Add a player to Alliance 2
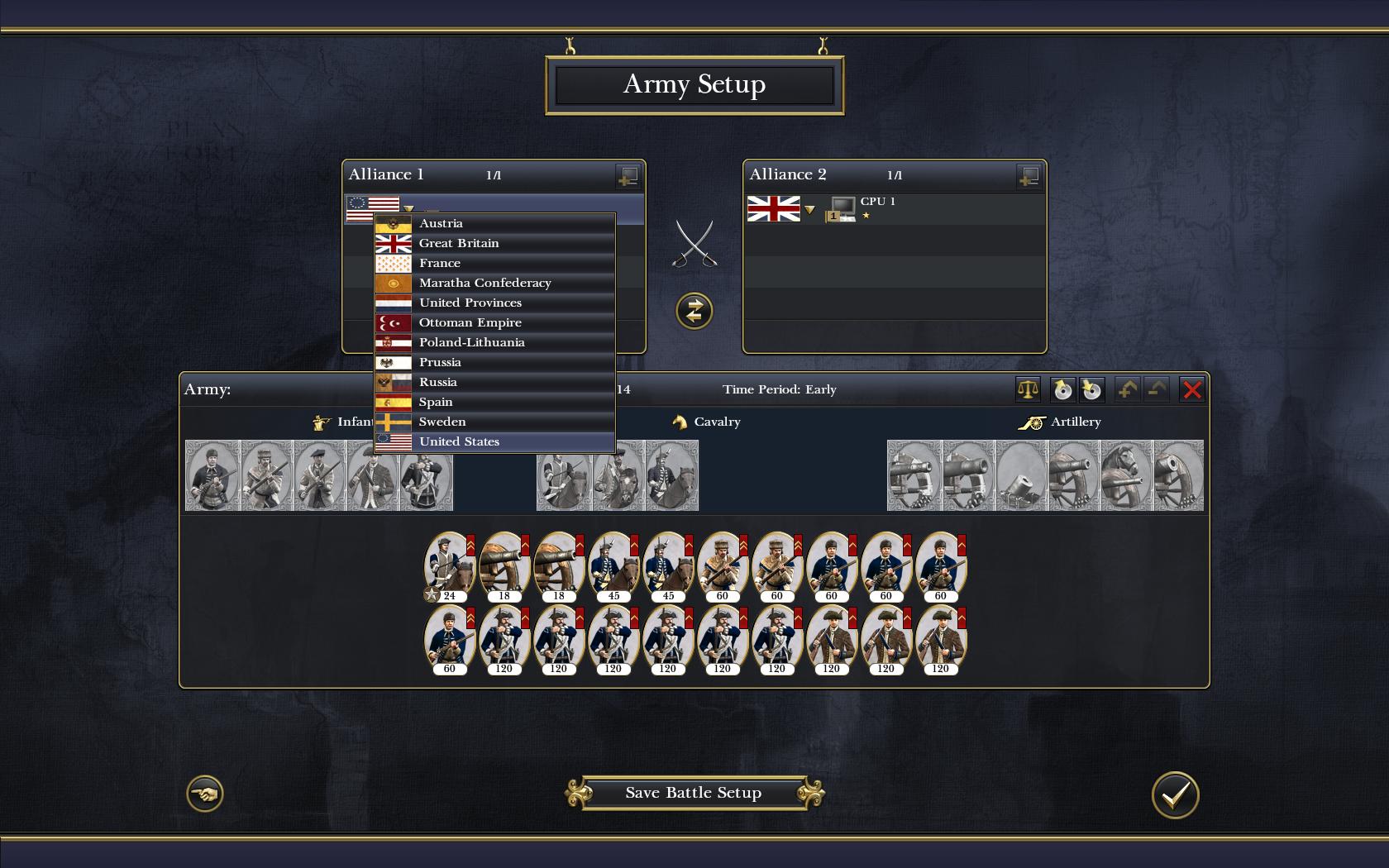 (1029, 175)
